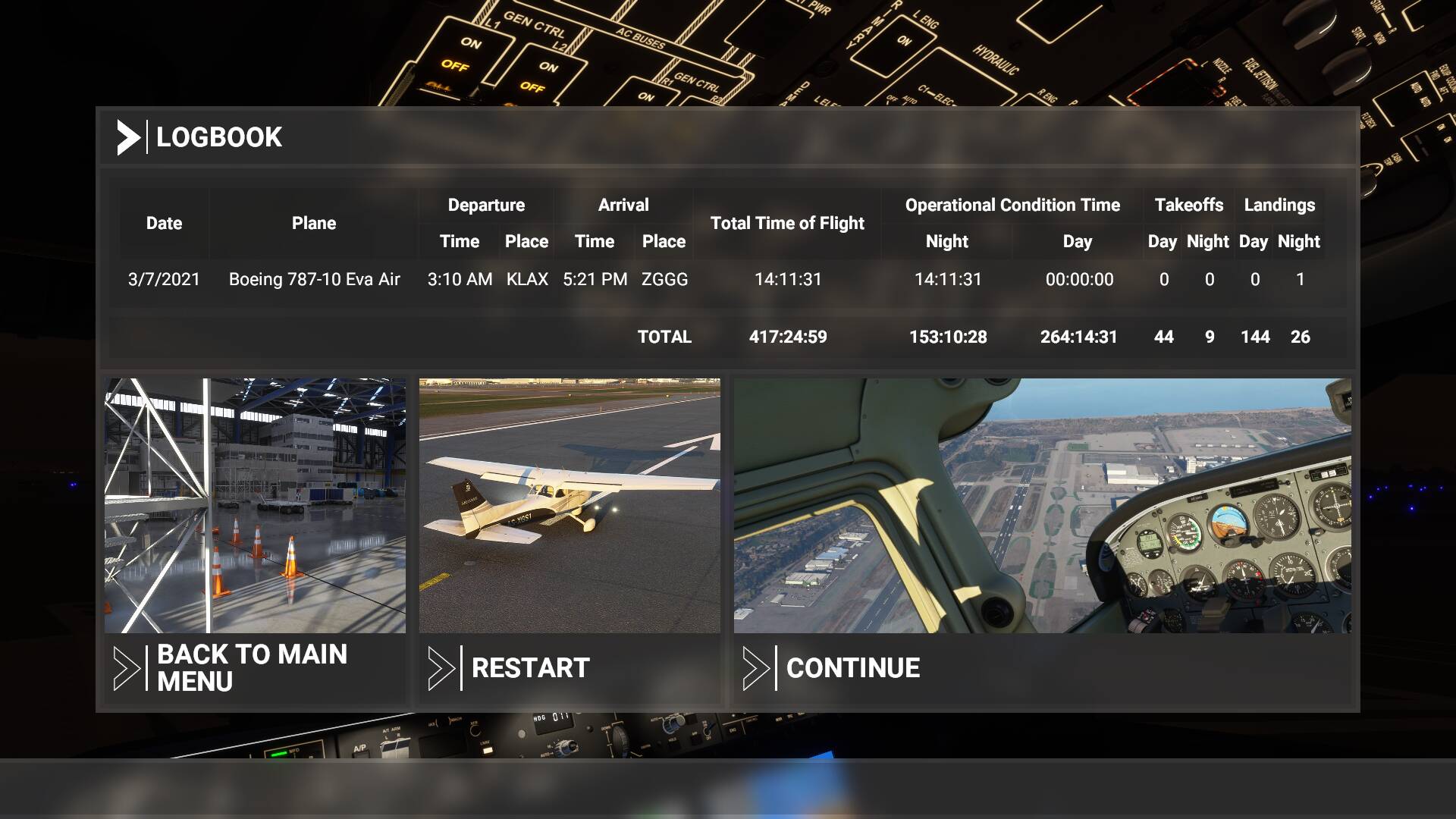Click the TOTAL summary row
Screen dimensions: 1456x819
coord(664,337)
